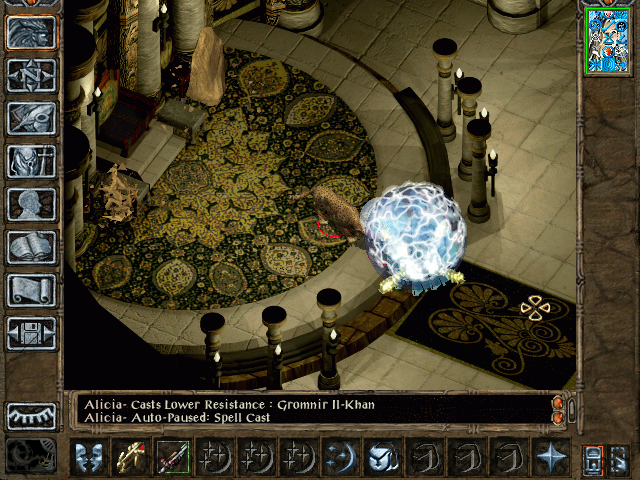640x480 pixels.
Task: Click the rest eye button
Action: click(31, 416)
